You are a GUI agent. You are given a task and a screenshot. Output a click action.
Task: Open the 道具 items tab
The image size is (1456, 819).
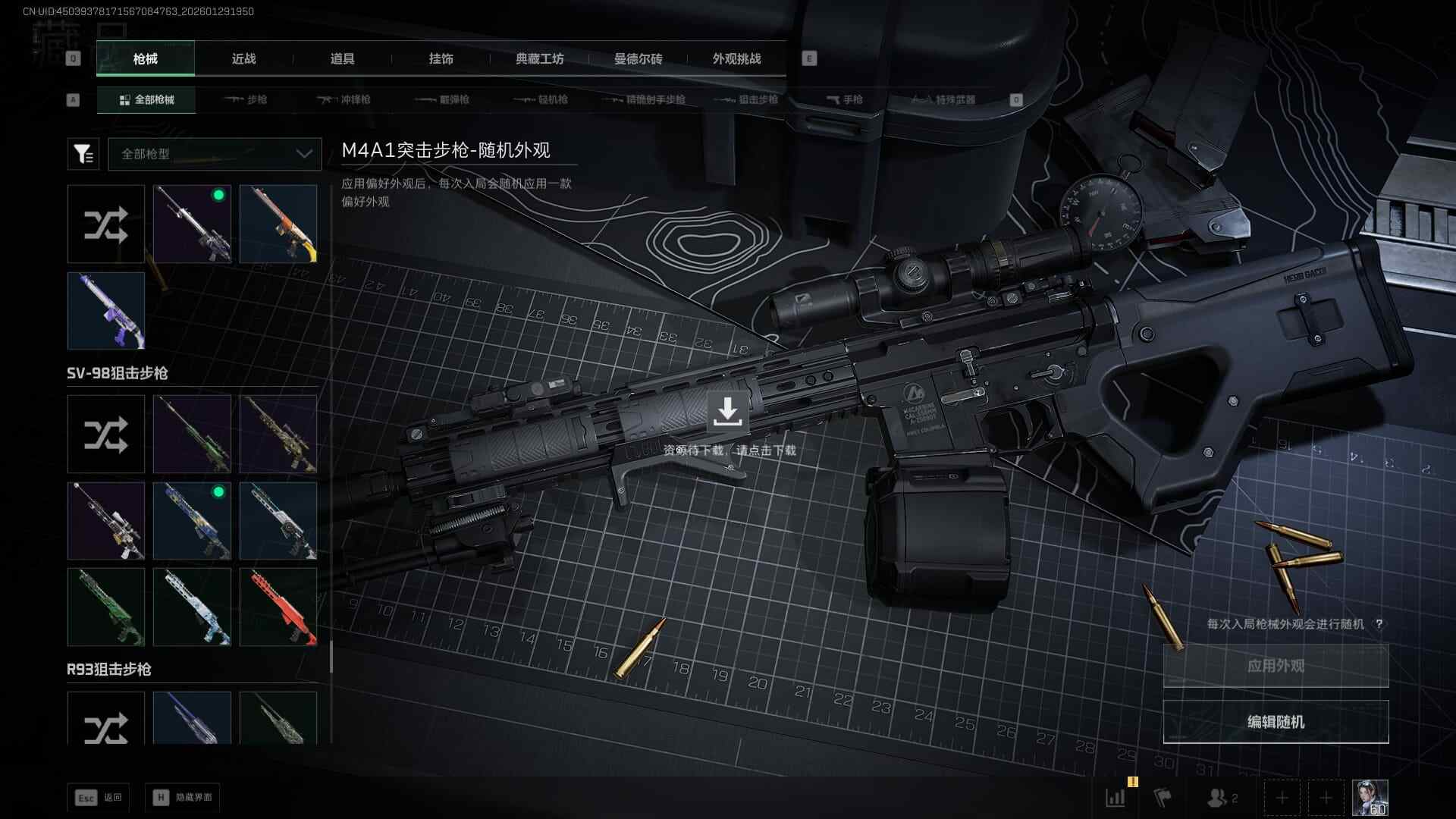click(342, 59)
